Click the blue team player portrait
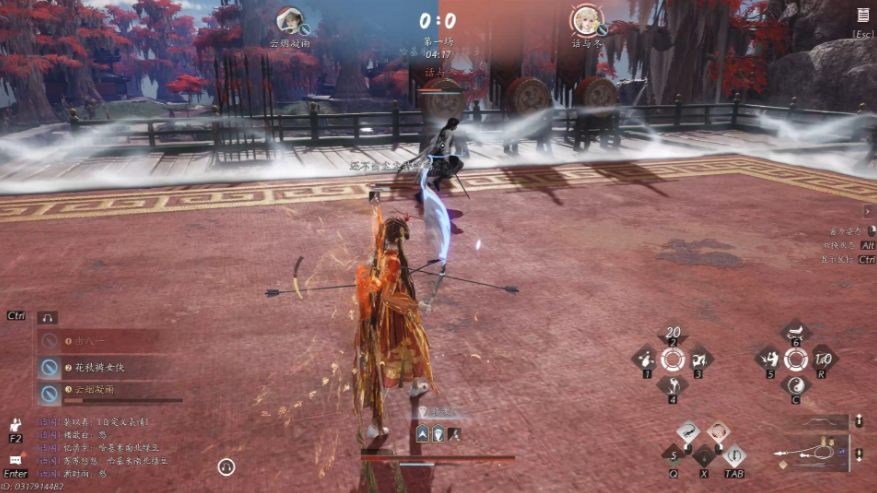The image size is (877, 493). click(290, 19)
